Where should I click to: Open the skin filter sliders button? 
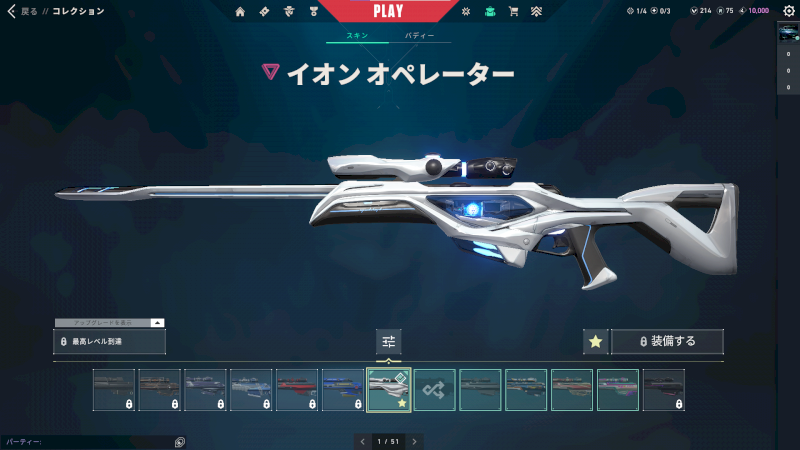pos(389,341)
